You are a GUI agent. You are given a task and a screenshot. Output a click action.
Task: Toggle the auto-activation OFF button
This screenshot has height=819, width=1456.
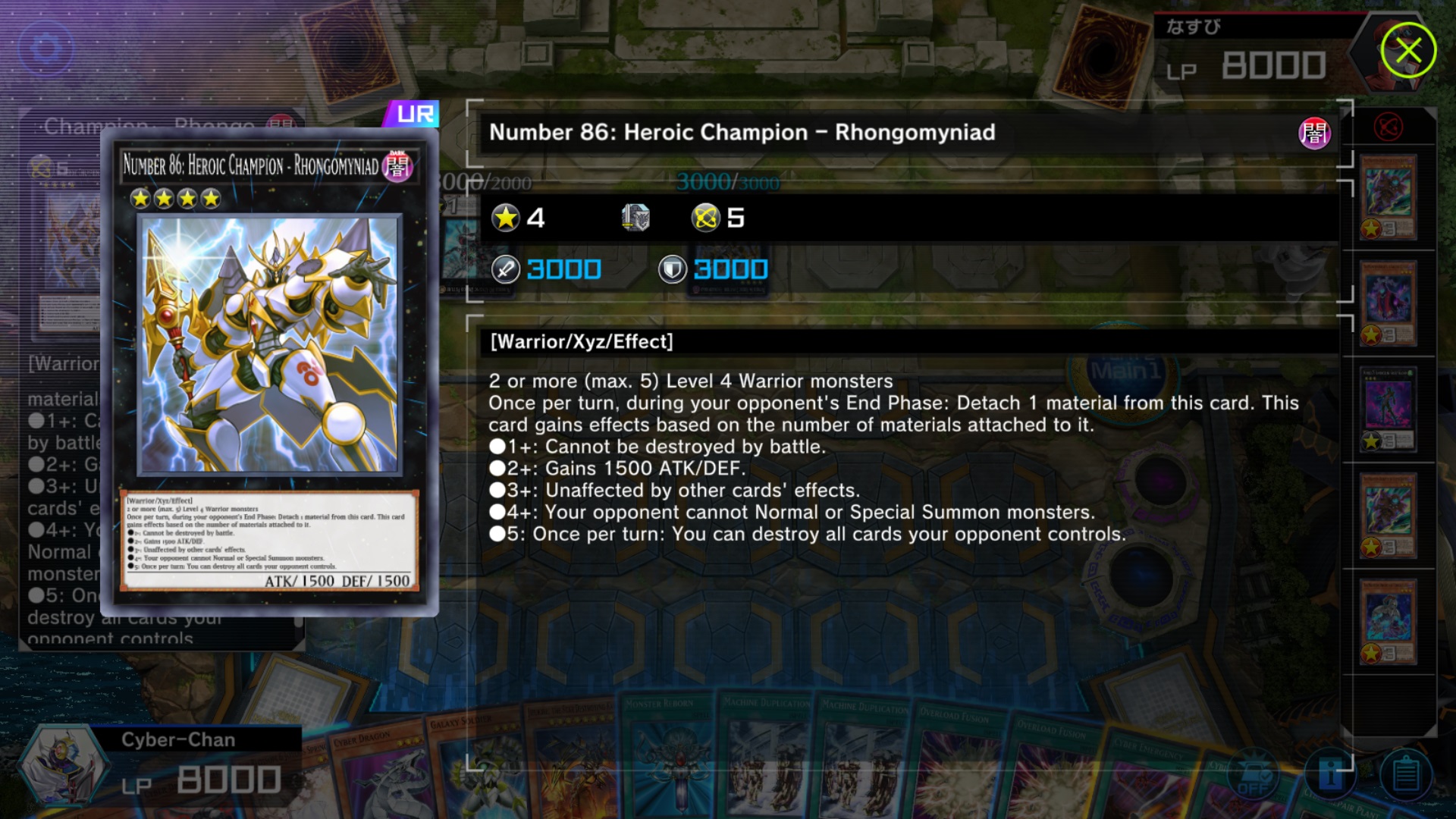(x=1254, y=775)
